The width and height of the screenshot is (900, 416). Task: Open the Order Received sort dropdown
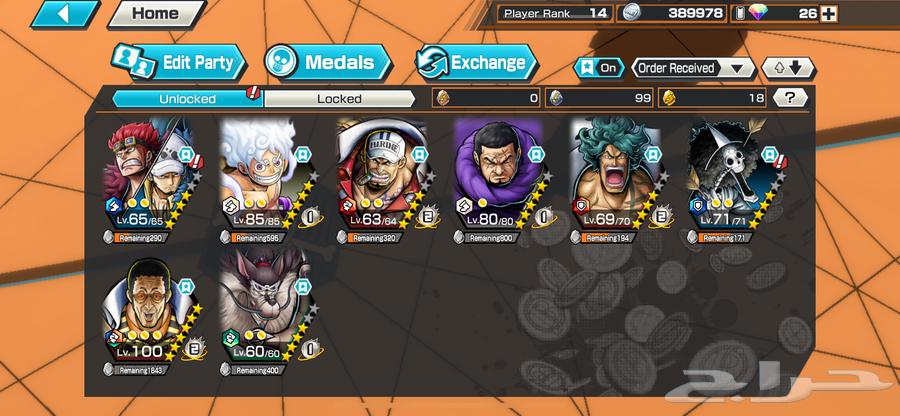coord(692,68)
